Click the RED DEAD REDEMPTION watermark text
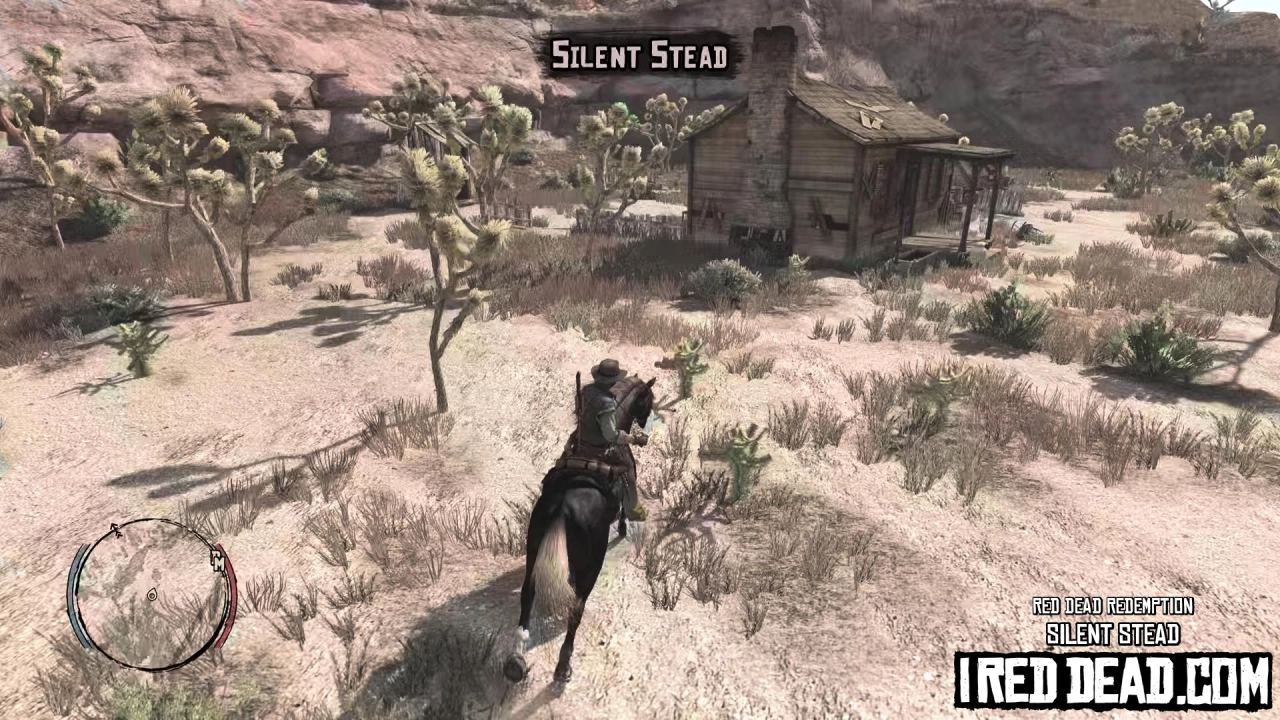 coord(1112,607)
